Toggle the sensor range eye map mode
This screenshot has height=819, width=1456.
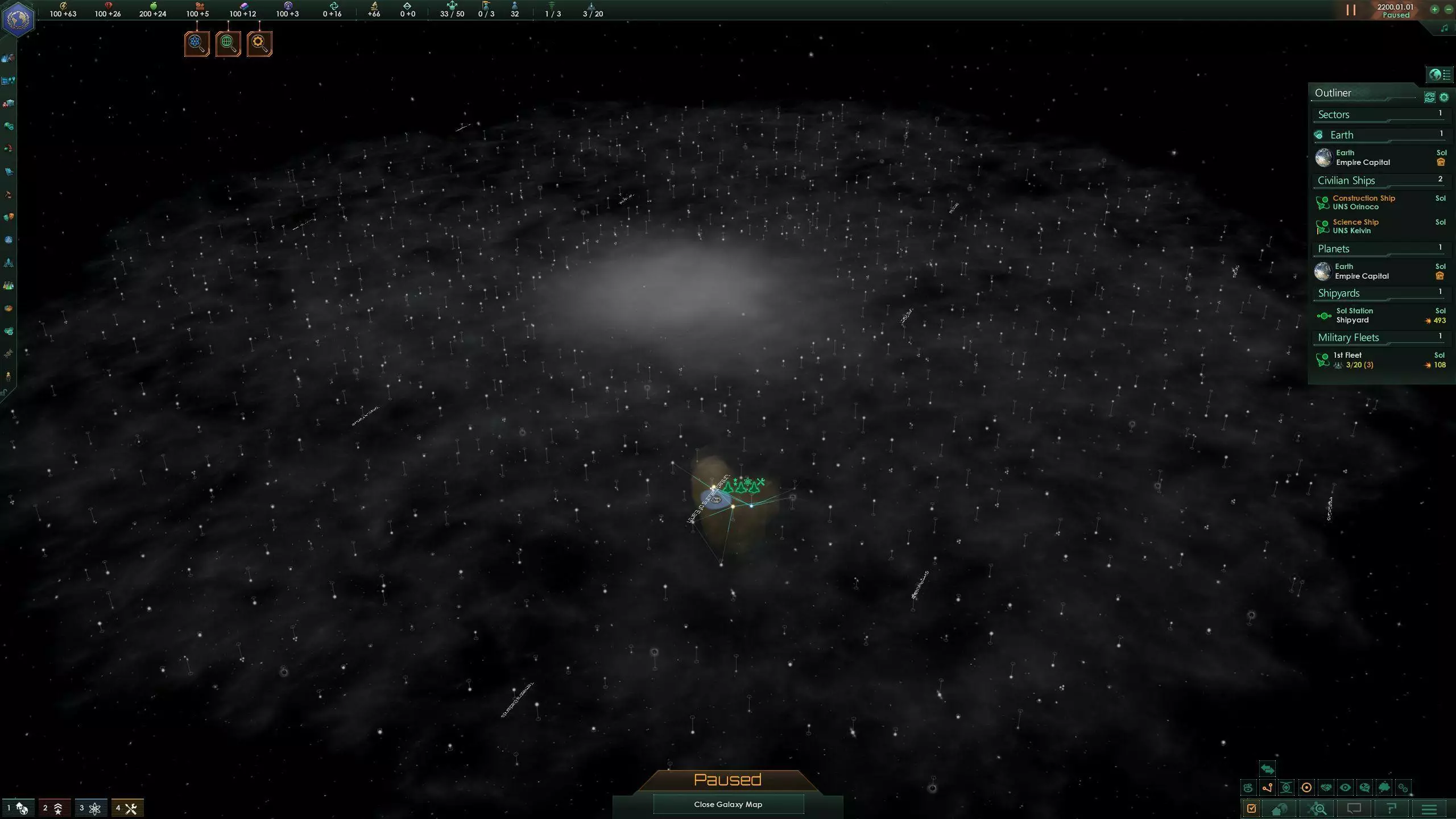(1345, 788)
